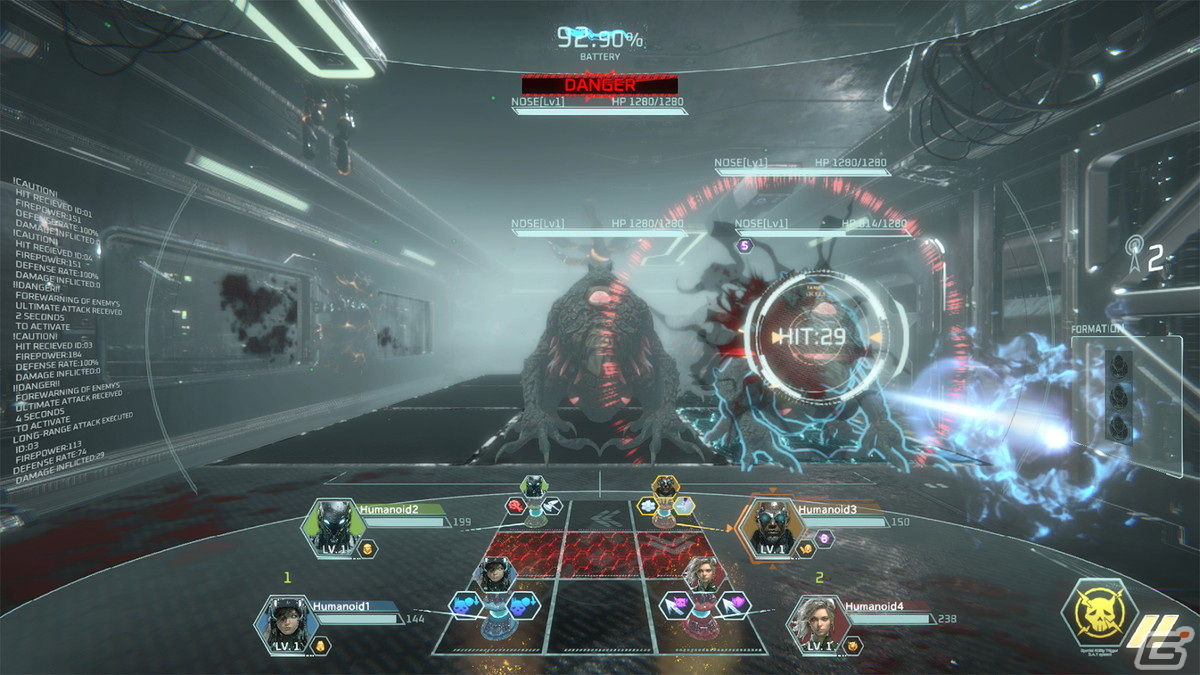The width and height of the screenshot is (1200, 675).
Task: Select the Humanoid1 character portrait
Action: pyautogui.click(x=285, y=623)
